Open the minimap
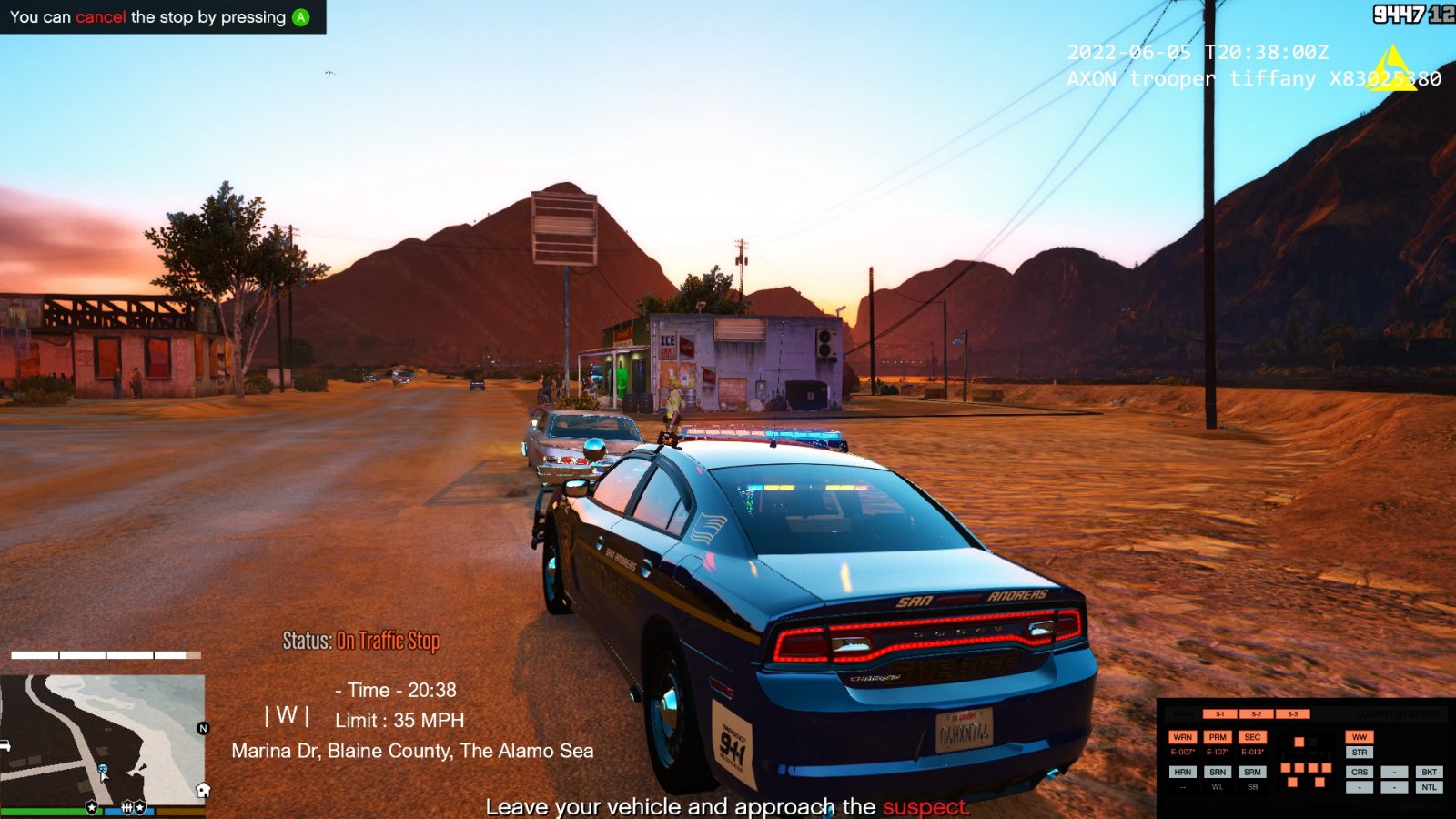The height and width of the screenshot is (819, 1456). pyautogui.click(x=102, y=739)
